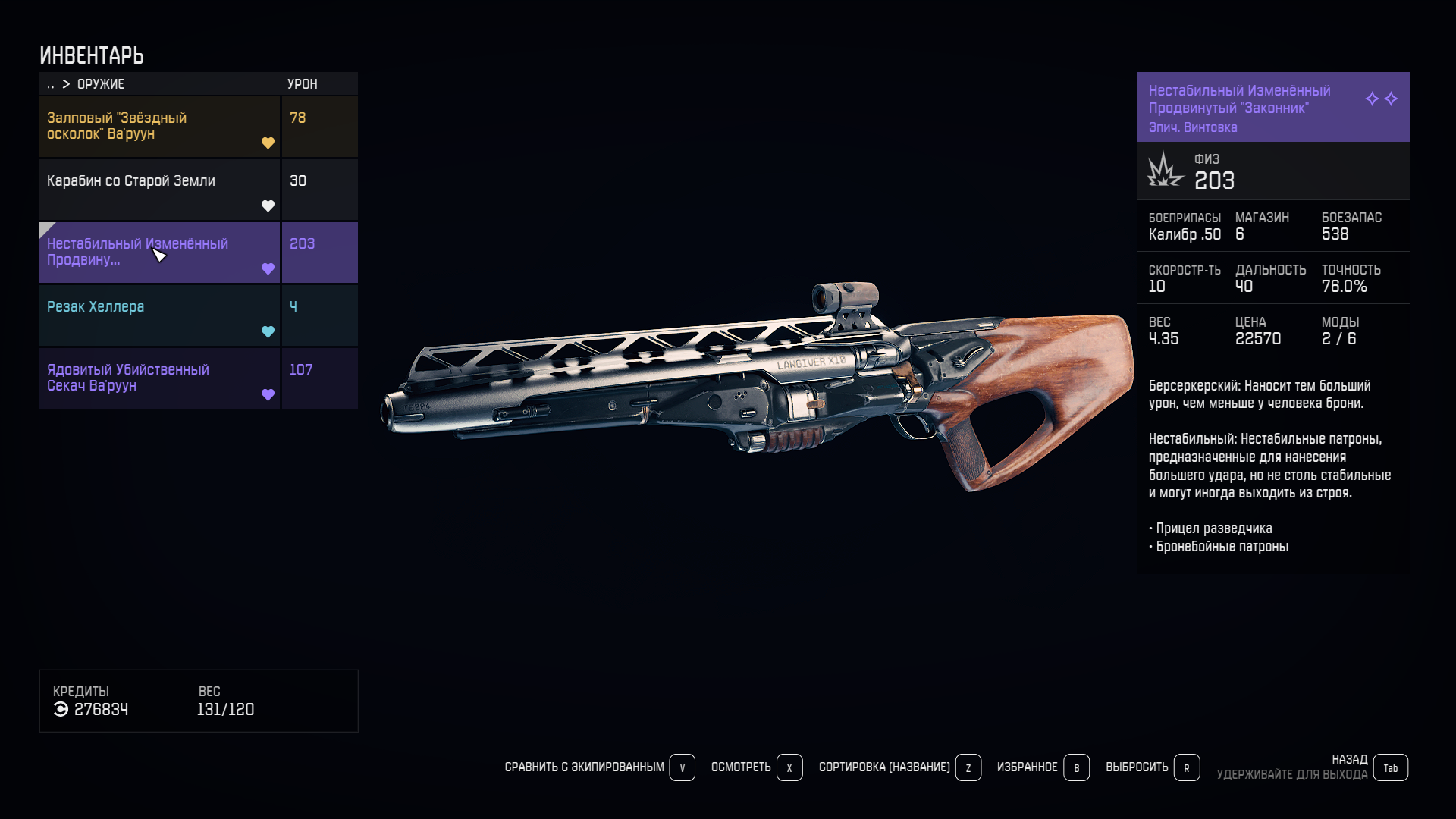Click СРАВНИТЬ С ЭКИПИРОВАННЫМ button

(599, 767)
